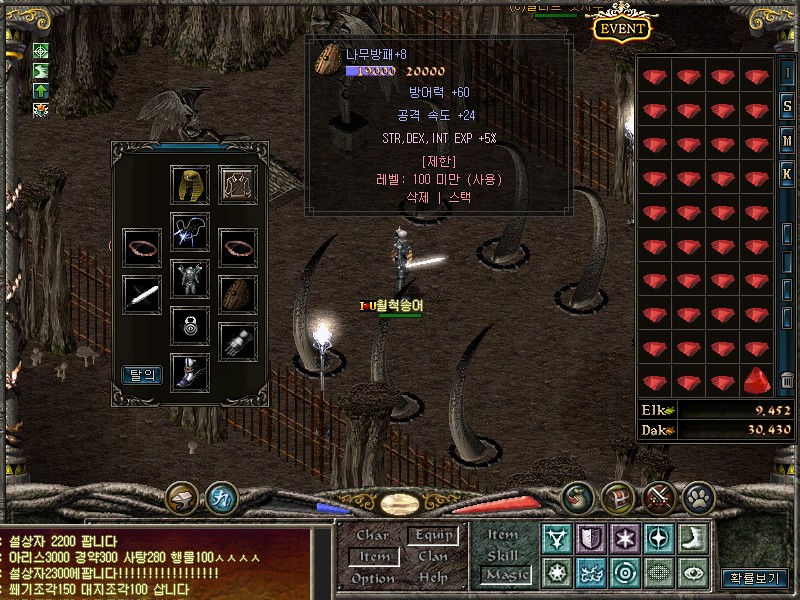Click the equipped sword weapon slot

[x=142, y=295]
